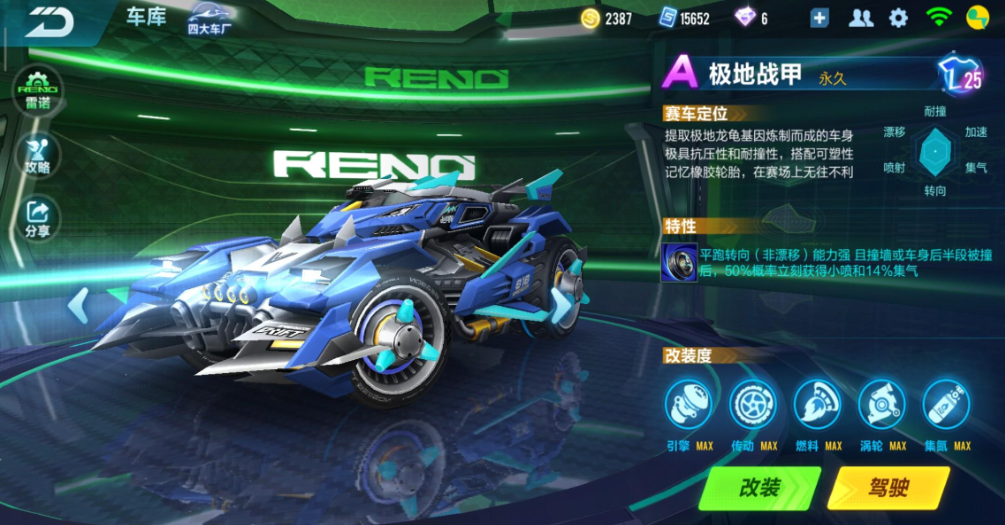Open the L25 skin shirt icon

(x=960, y=75)
